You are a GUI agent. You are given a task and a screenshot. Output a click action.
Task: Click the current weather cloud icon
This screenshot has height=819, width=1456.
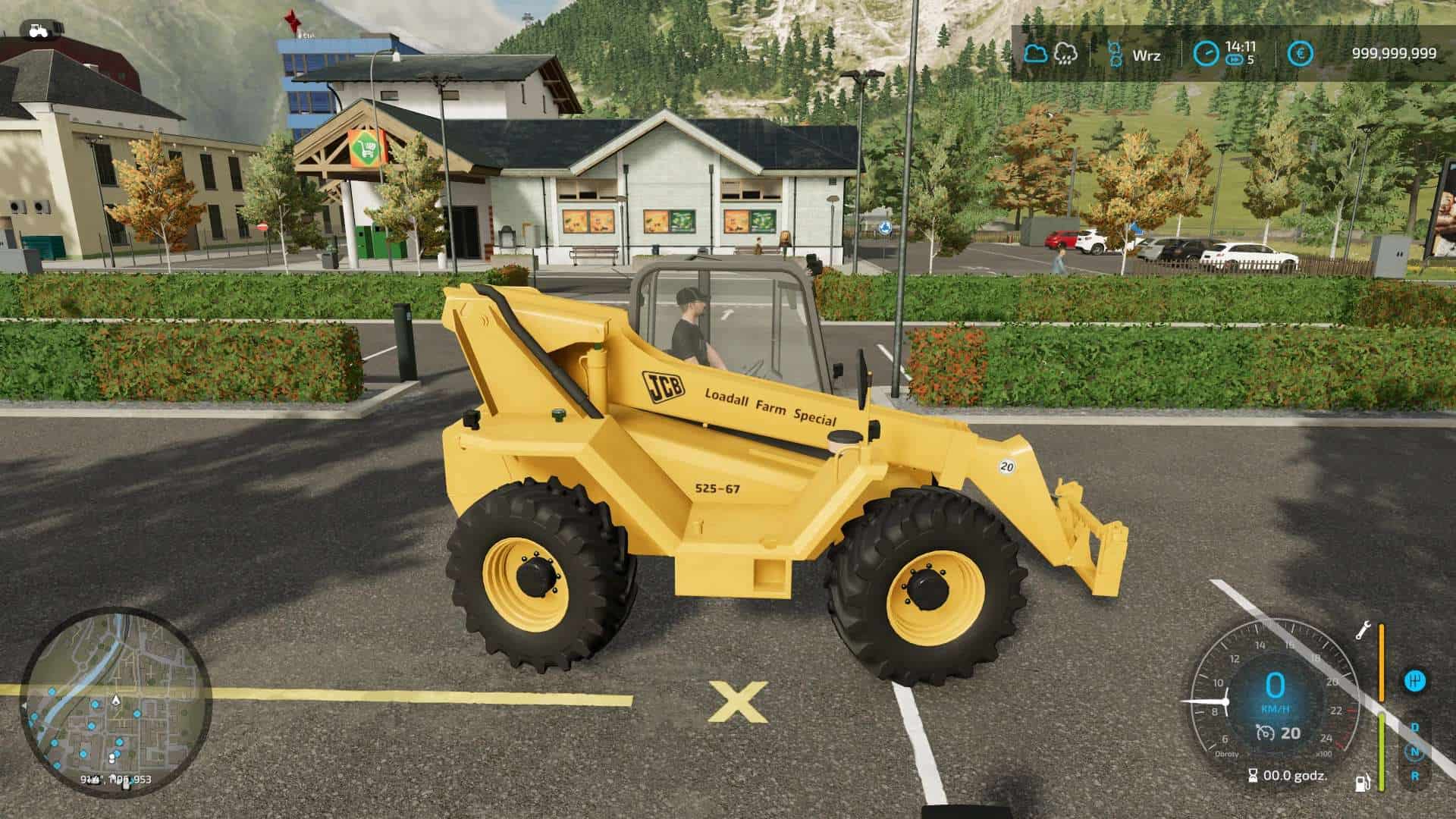click(x=1035, y=52)
